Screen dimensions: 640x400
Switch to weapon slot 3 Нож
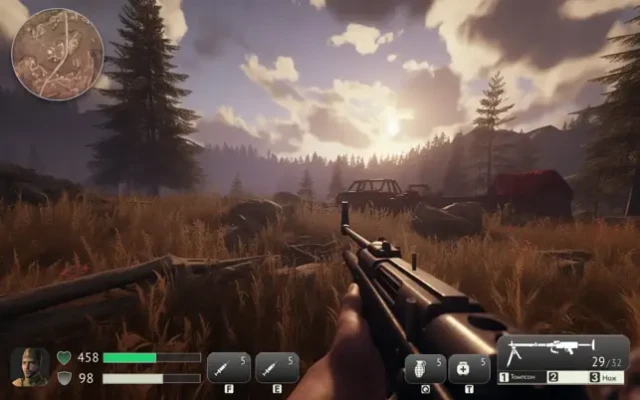[606, 377]
